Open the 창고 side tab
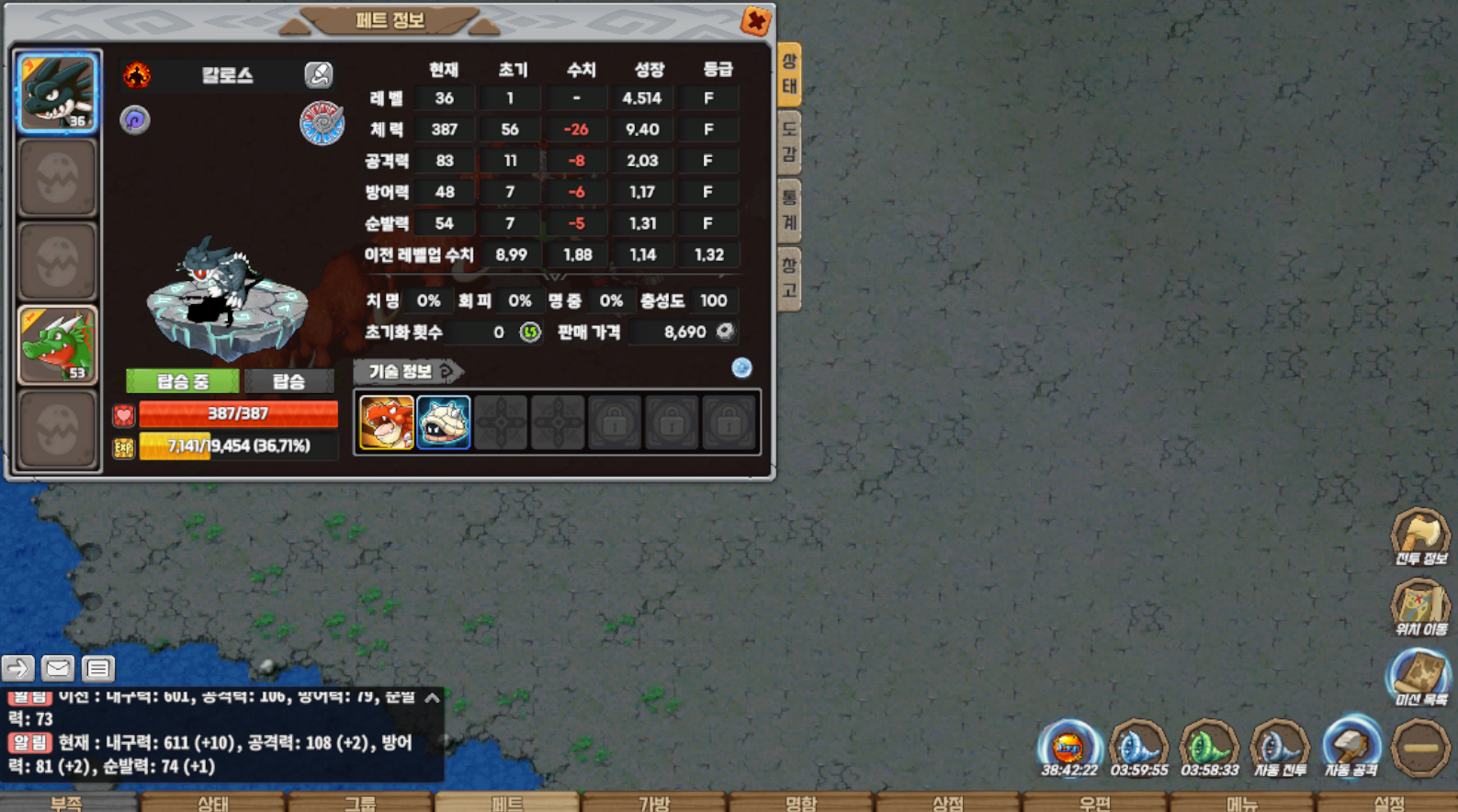Screen dimensions: 1458x812 [x=789, y=278]
